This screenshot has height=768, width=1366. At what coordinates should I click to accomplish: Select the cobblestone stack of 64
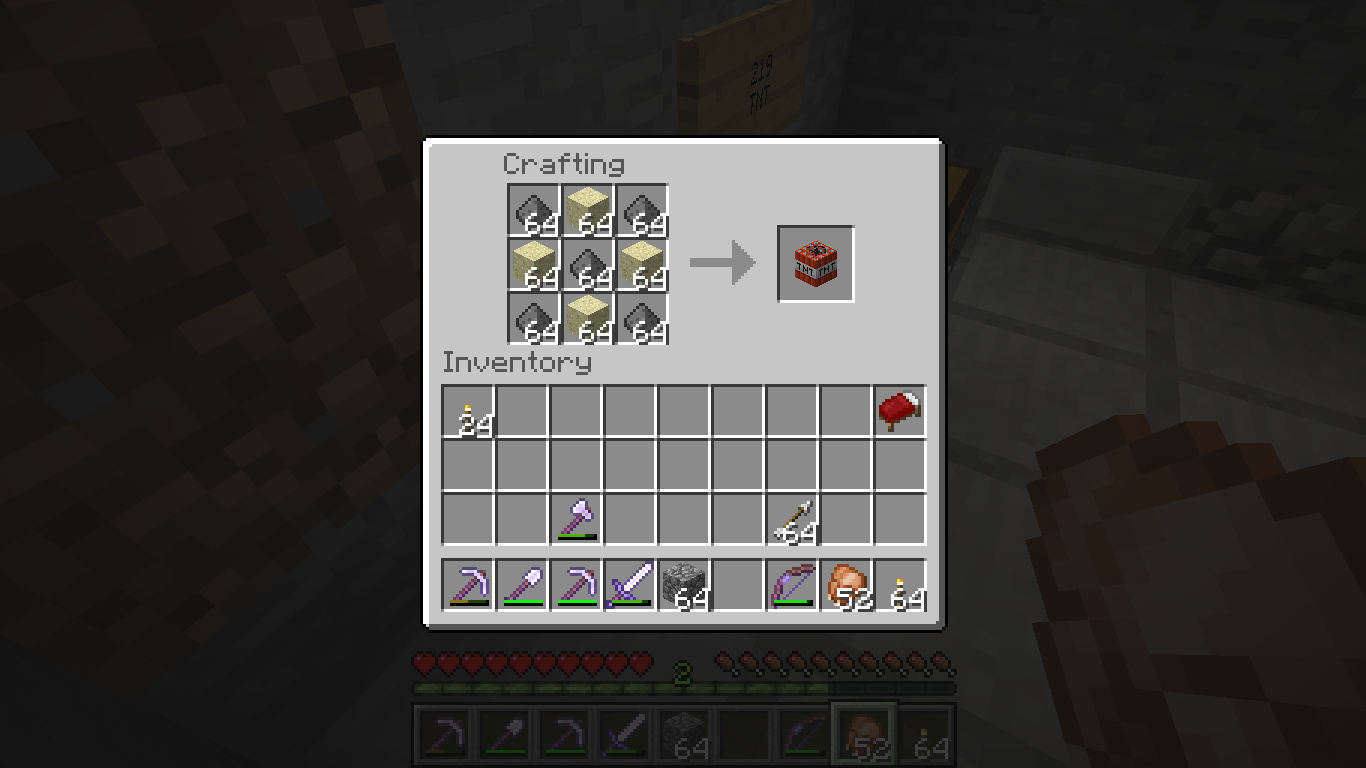(x=685, y=585)
